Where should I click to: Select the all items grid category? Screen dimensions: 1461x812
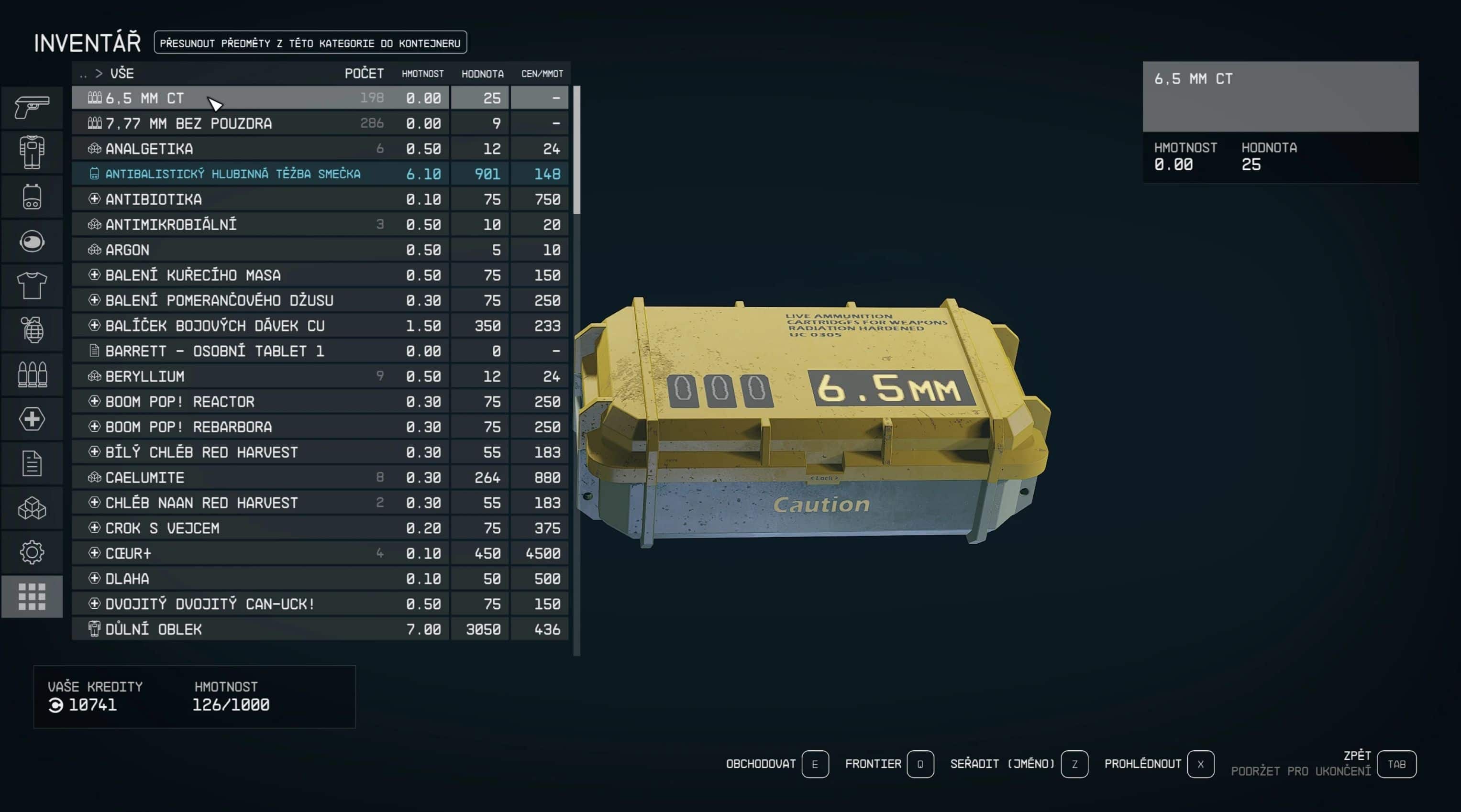tap(32, 596)
